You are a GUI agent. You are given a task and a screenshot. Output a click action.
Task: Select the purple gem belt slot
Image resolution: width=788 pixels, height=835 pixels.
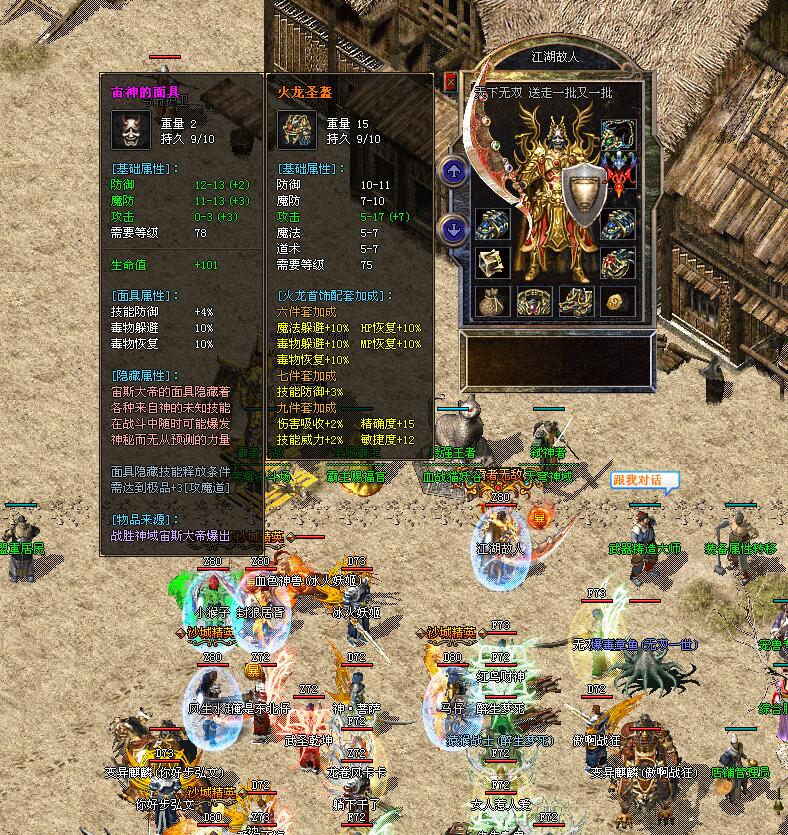tap(534, 299)
